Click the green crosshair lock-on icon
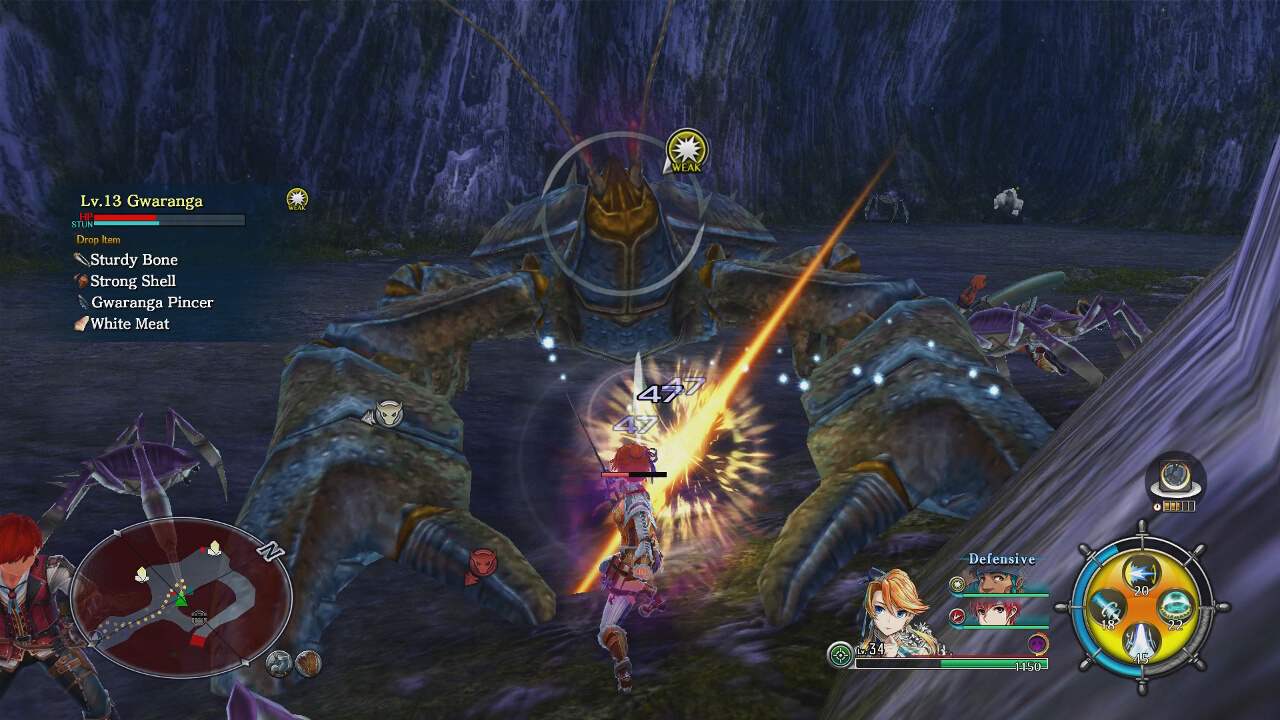The height and width of the screenshot is (720, 1280). click(840, 654)
